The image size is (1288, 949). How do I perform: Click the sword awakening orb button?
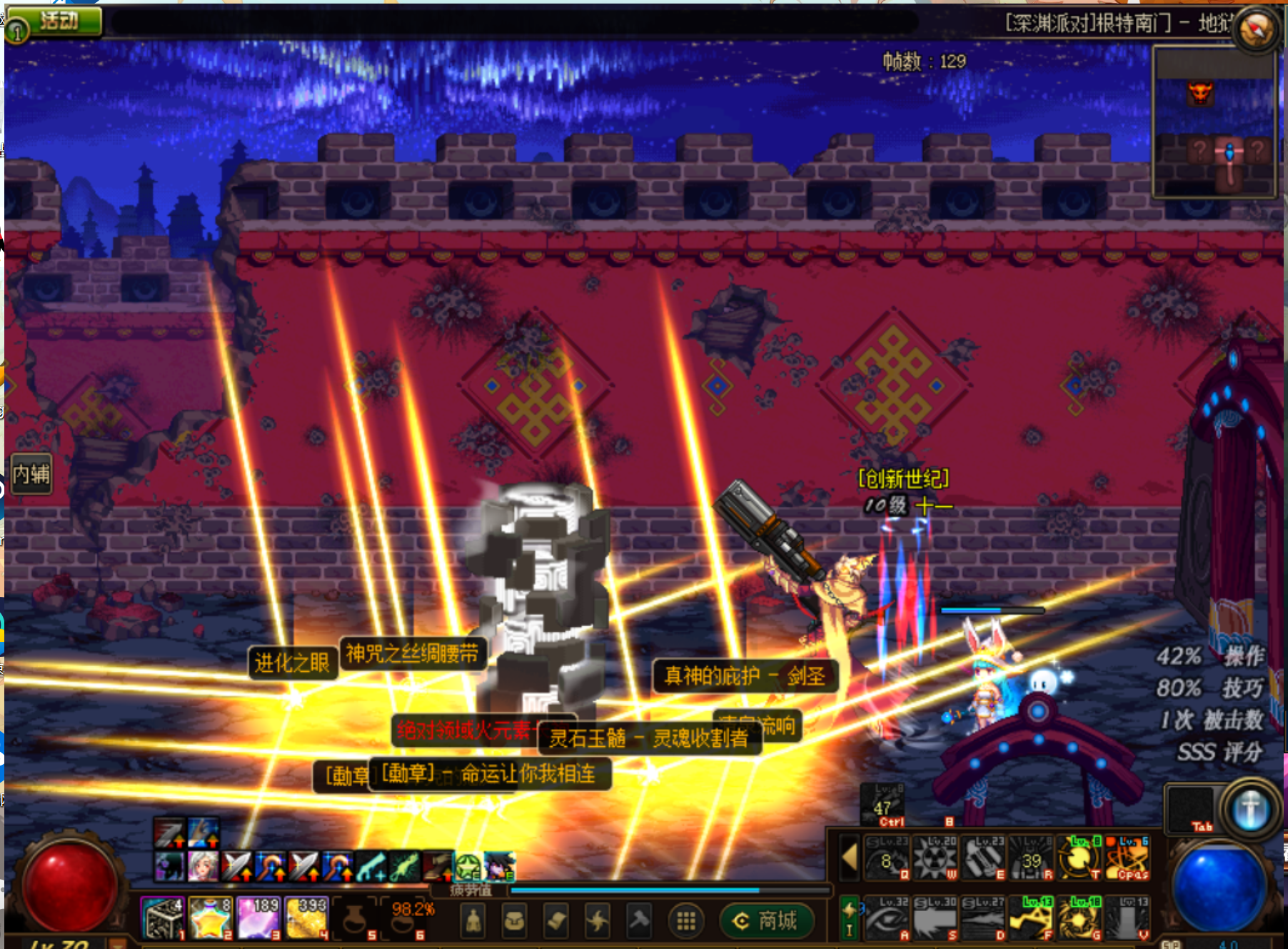coord(1250,810)
